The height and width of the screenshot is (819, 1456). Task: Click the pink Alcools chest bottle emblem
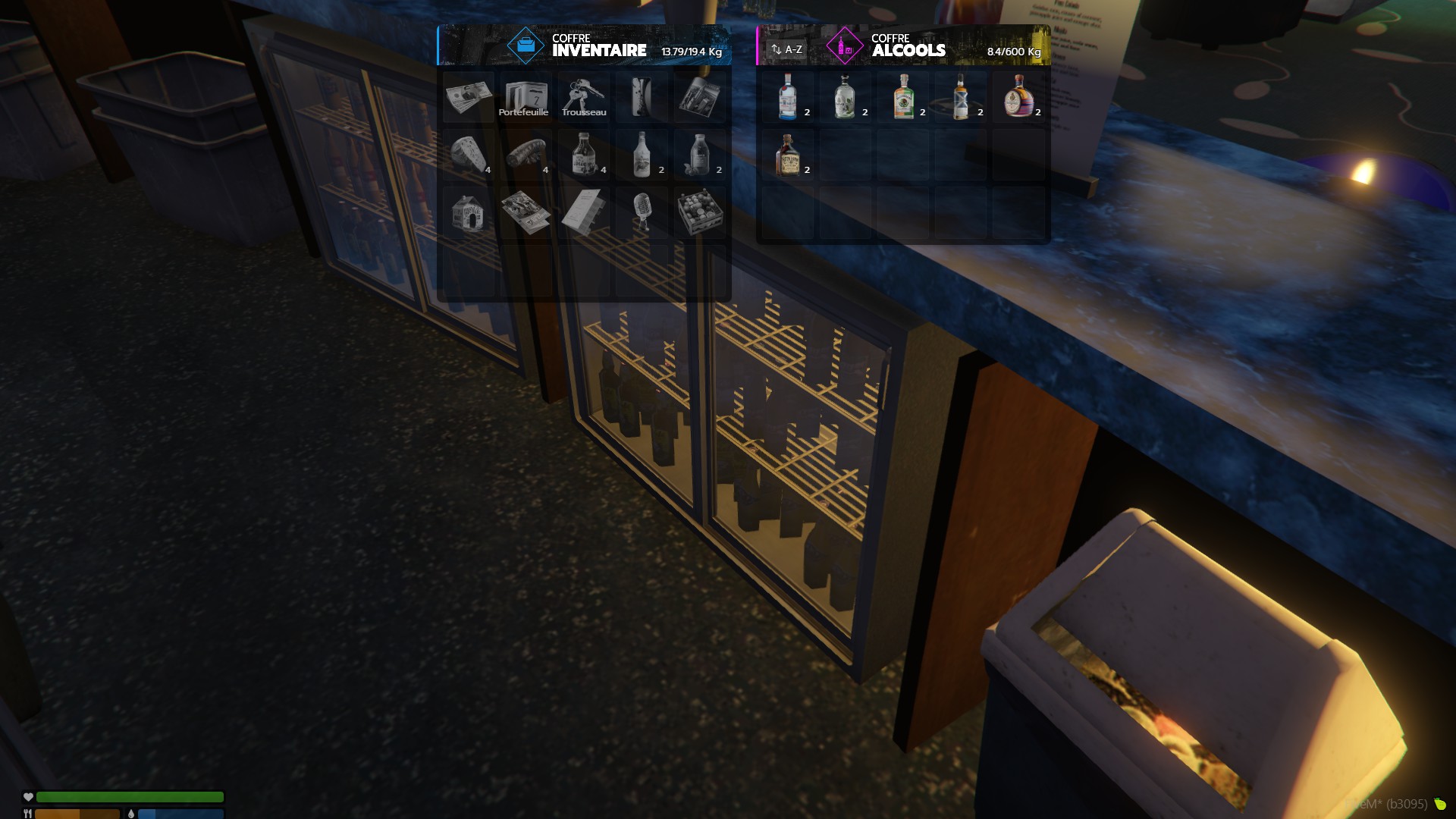(x=844, y=46)
